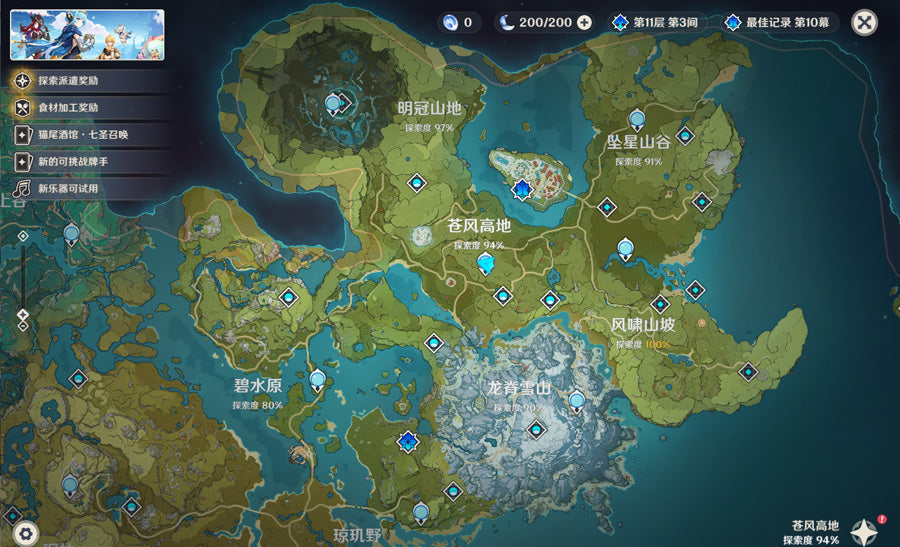The width and height of the screenshot is (900, 547).
Task: Click the map zoom slider handle
Action: coord(22,314)
